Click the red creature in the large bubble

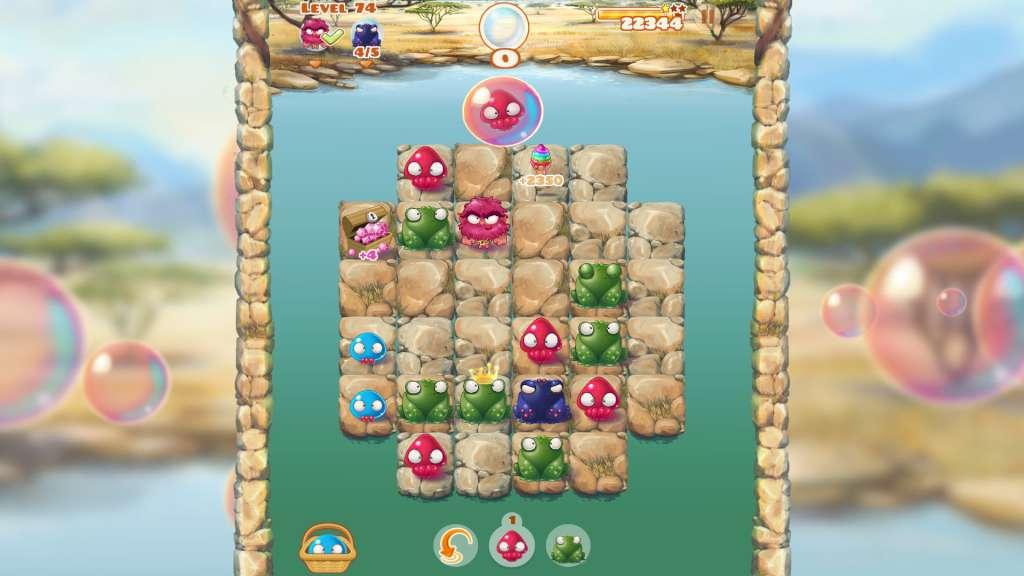[502, 110]
